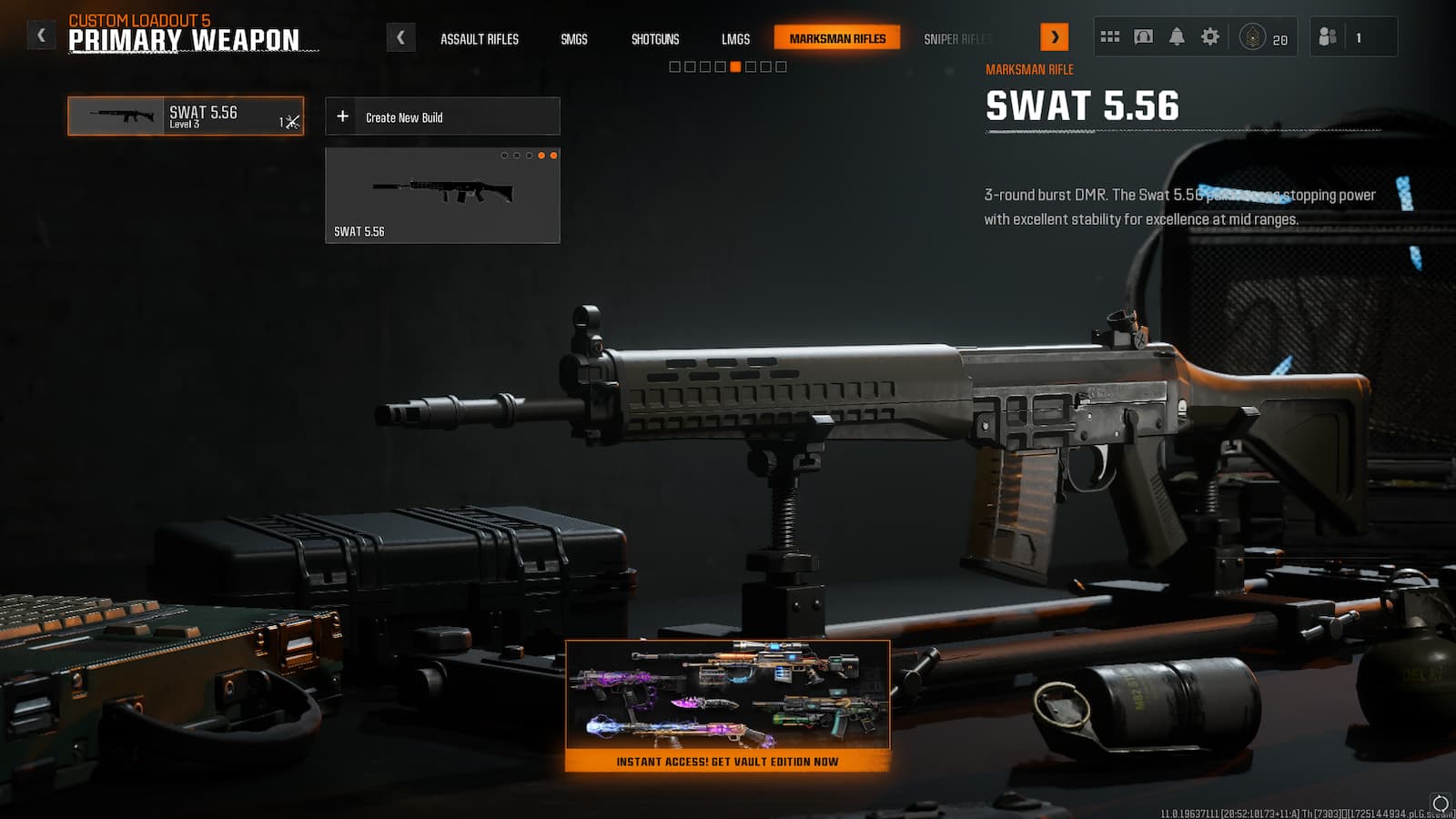The width and height of the screenshot is (1456, 819).
Task: Open the SWAT 5.56 build thumbnail
Action: pyautogui.click(x=442, y=196)
